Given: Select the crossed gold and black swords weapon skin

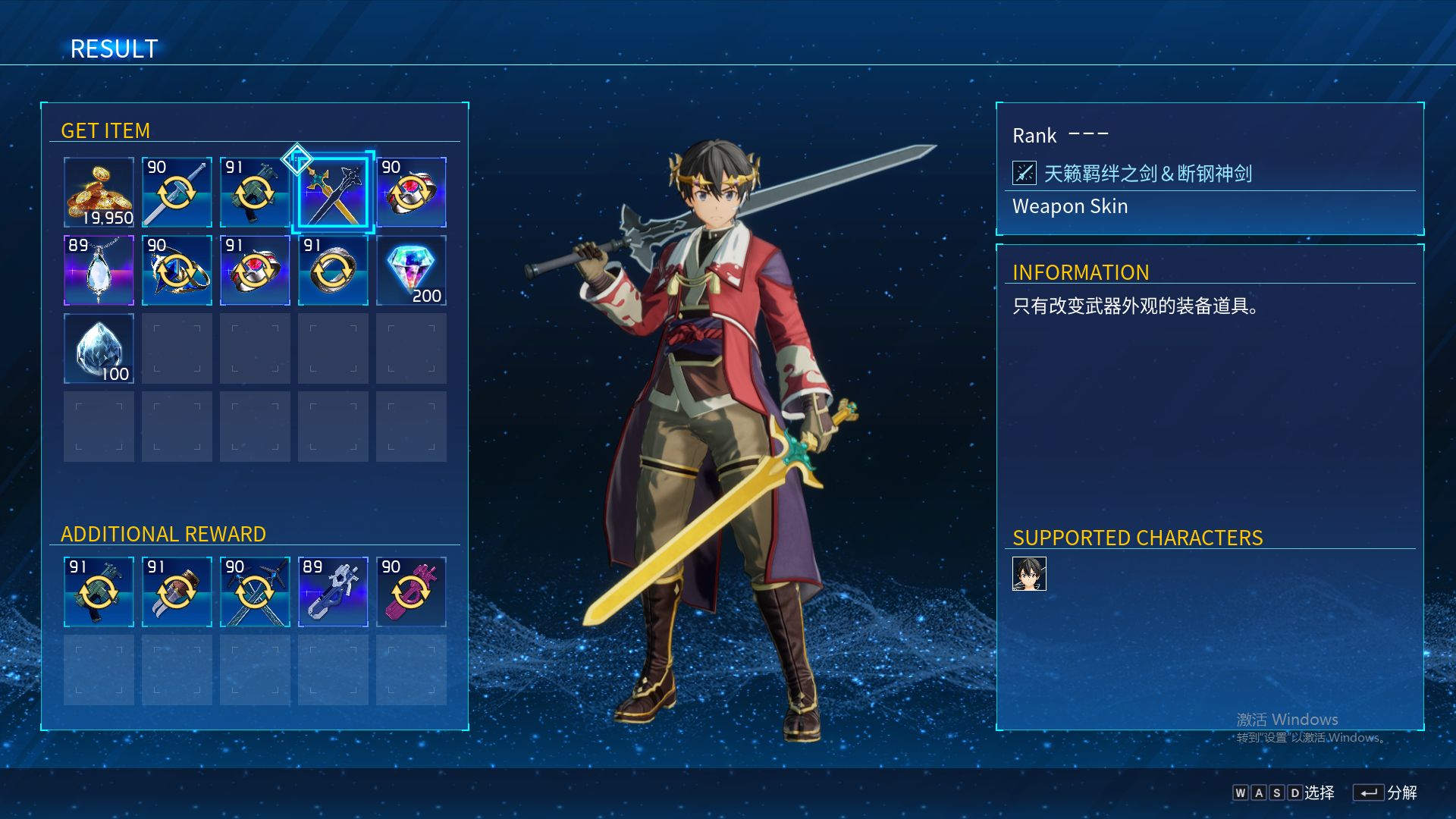Looking at the screenshot, I should 333,193.
